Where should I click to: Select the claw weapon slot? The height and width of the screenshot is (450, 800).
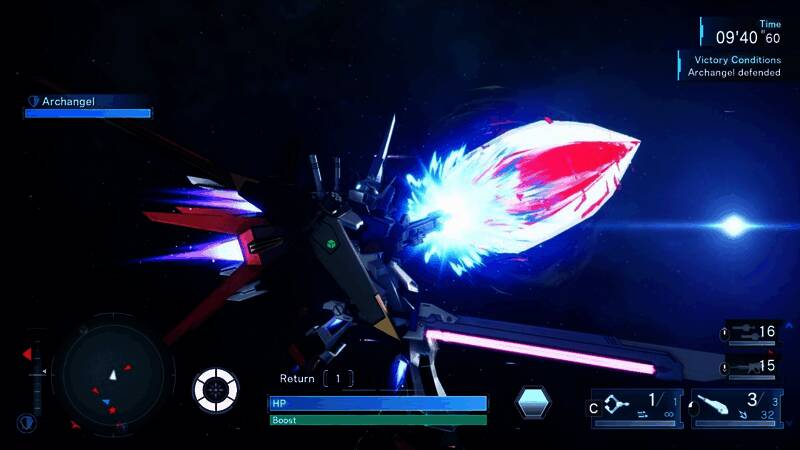(636, 408)
